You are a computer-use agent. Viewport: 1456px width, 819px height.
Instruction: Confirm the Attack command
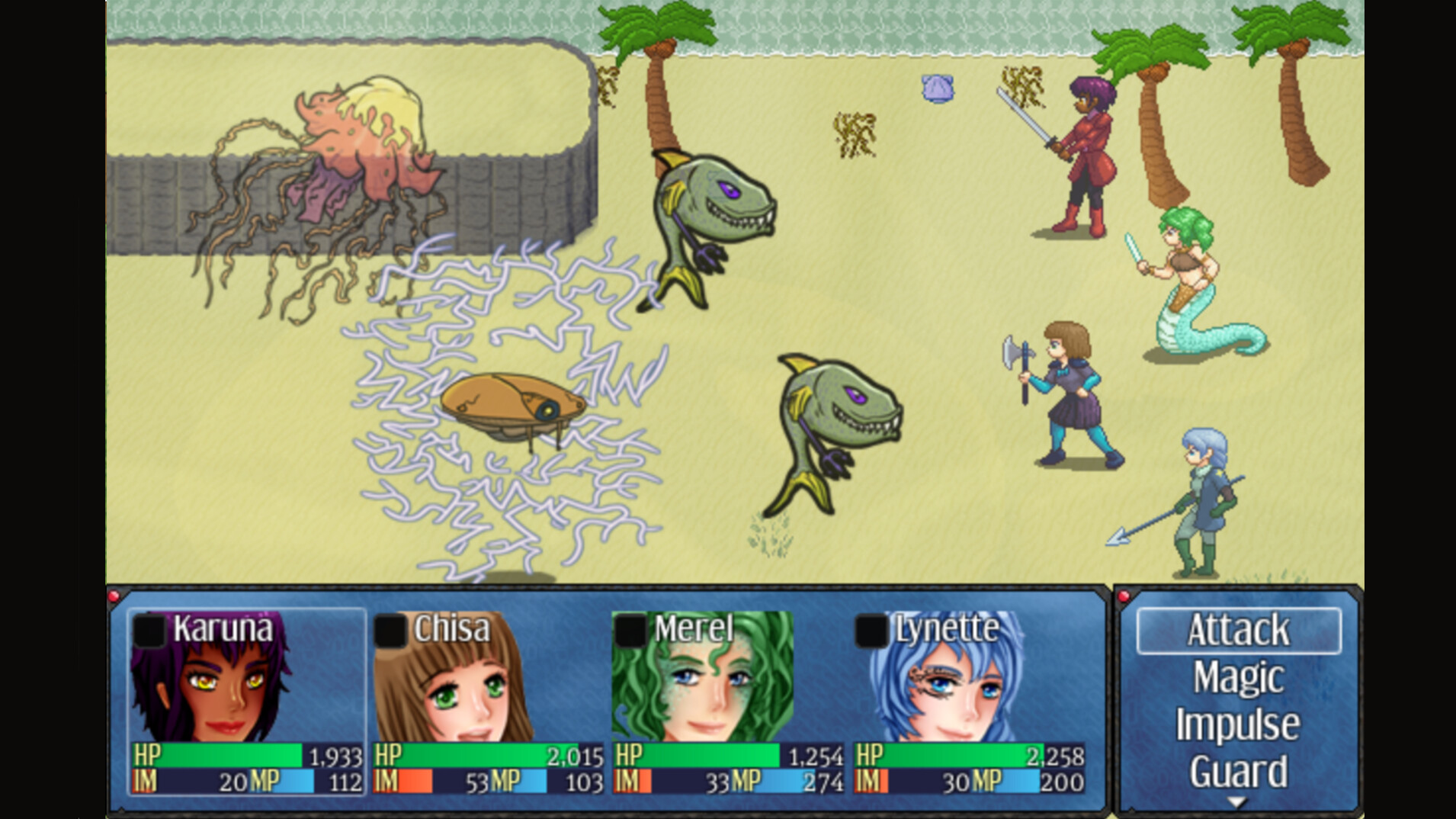click(1240, 629)
